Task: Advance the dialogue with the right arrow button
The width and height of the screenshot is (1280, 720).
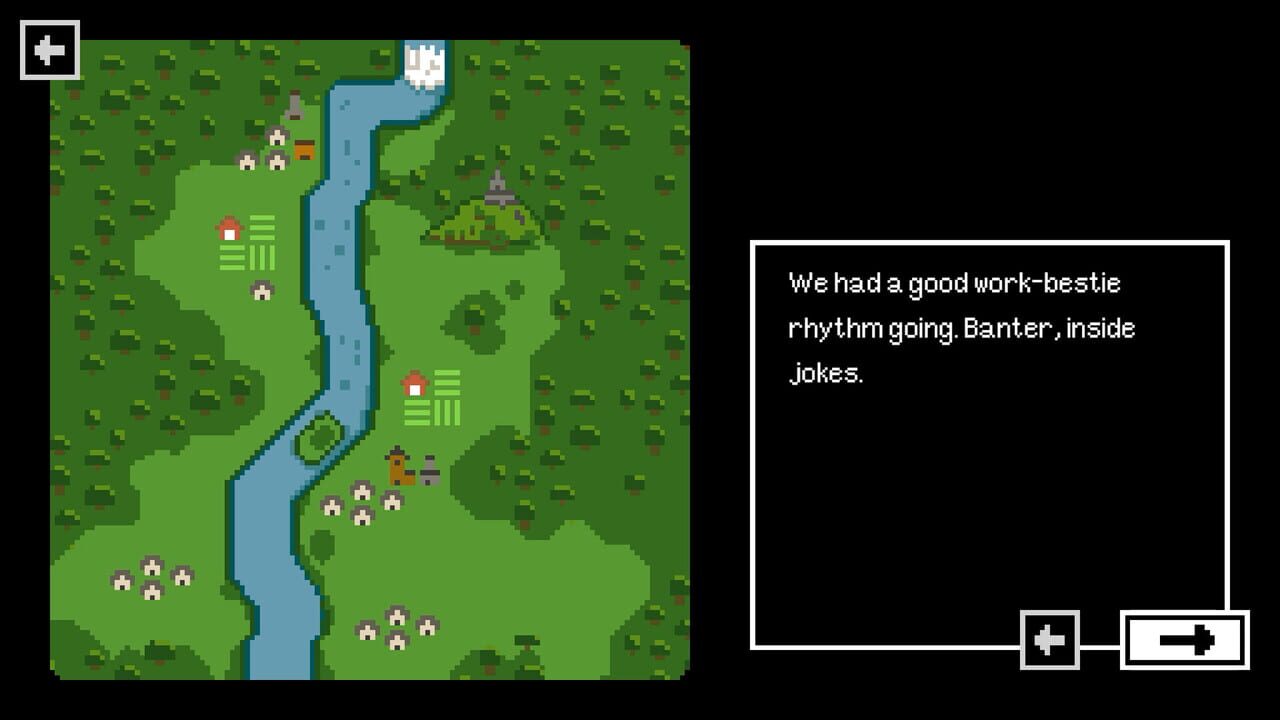Action: pos(1185,640)
